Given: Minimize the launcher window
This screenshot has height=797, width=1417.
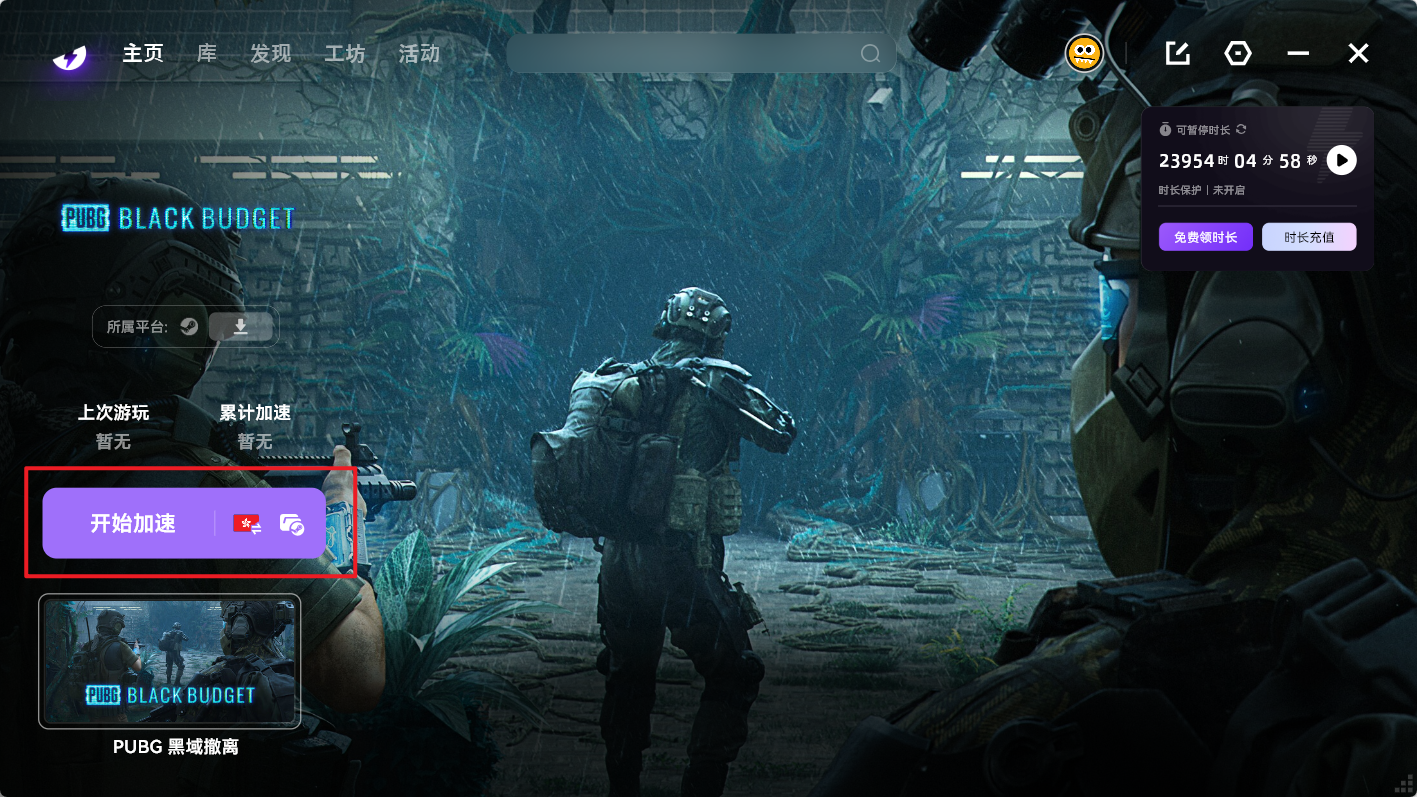Looking at the screenshot, I should (x=1298, y=53).
